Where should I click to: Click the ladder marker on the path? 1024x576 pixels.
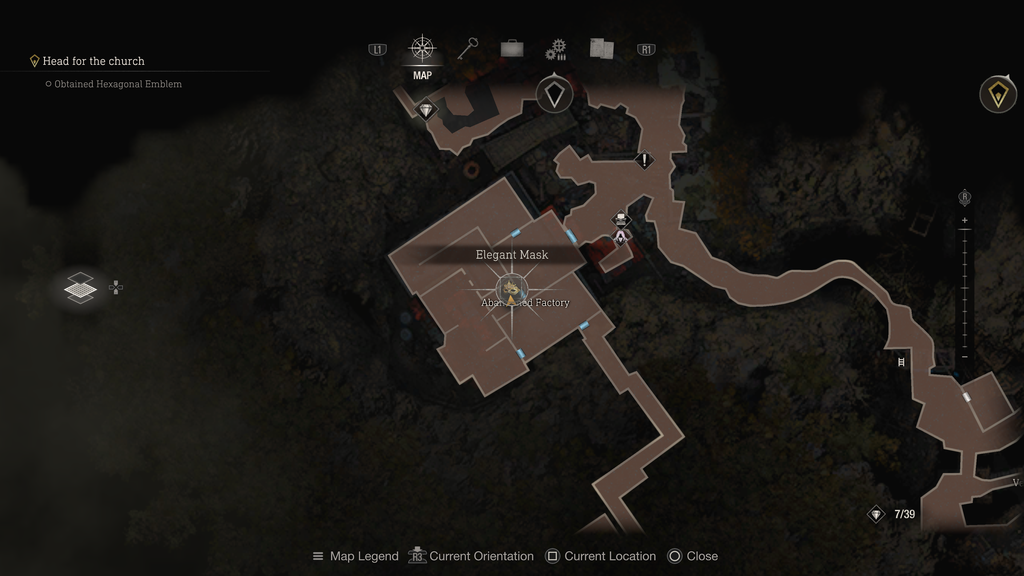point(901,362)
